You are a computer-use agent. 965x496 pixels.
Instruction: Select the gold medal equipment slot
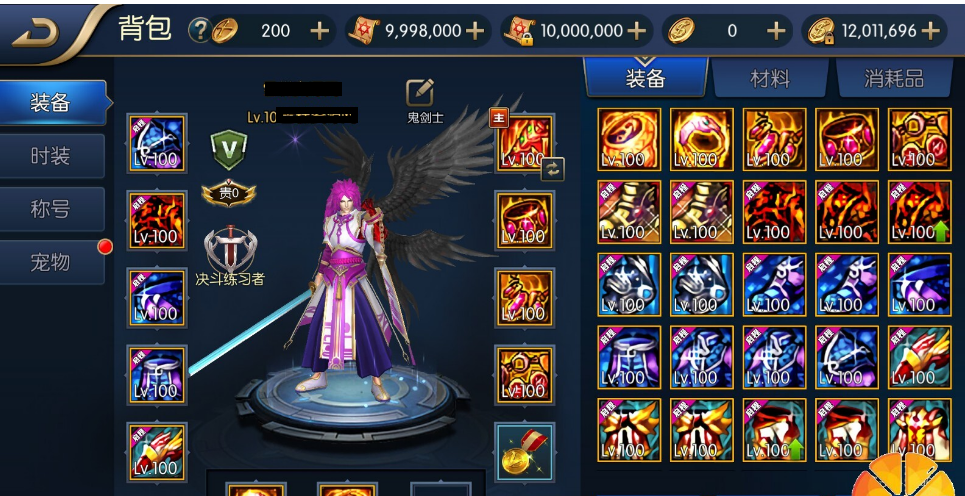525,451
